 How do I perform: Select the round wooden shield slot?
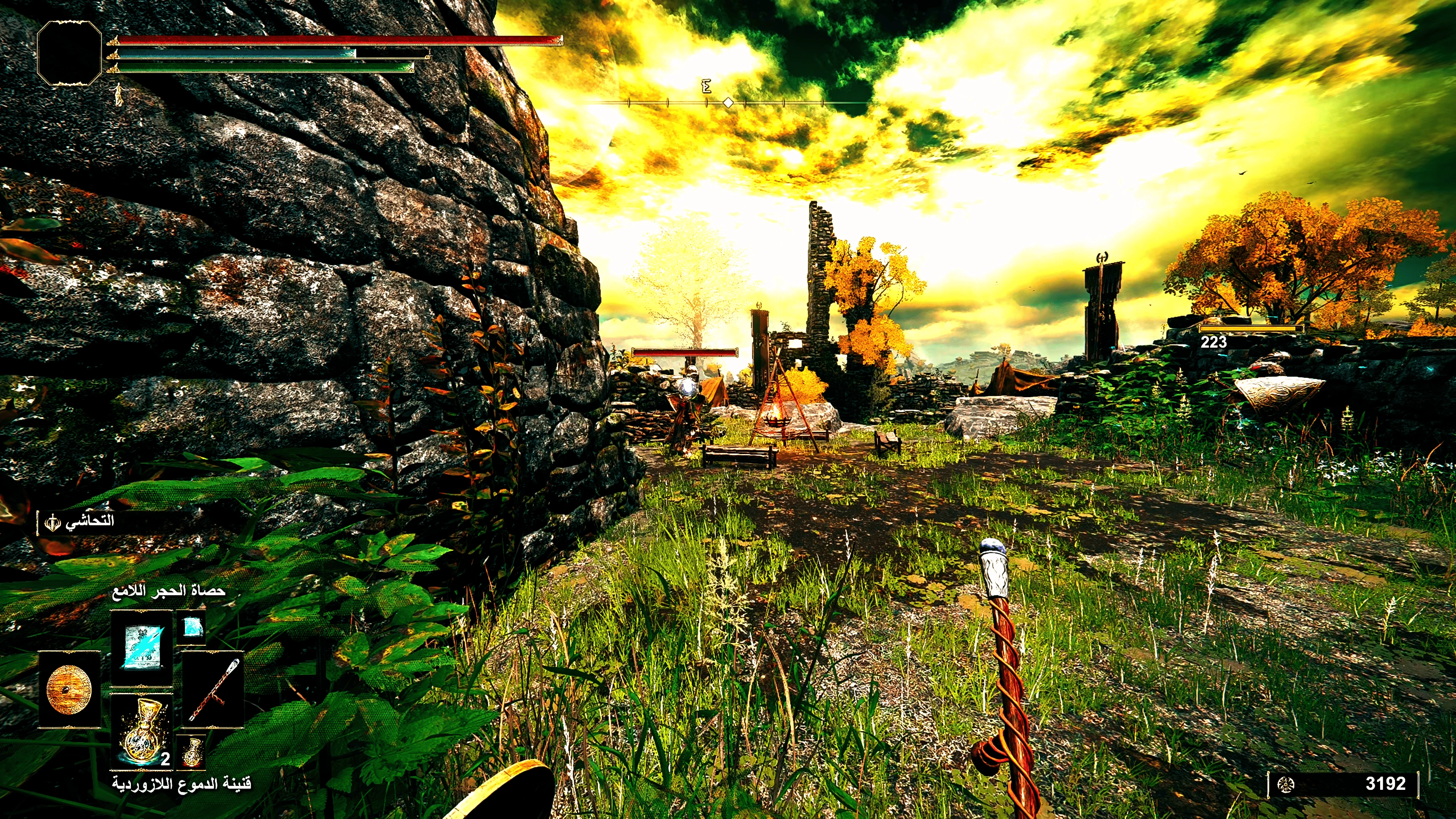coord(69,690)
